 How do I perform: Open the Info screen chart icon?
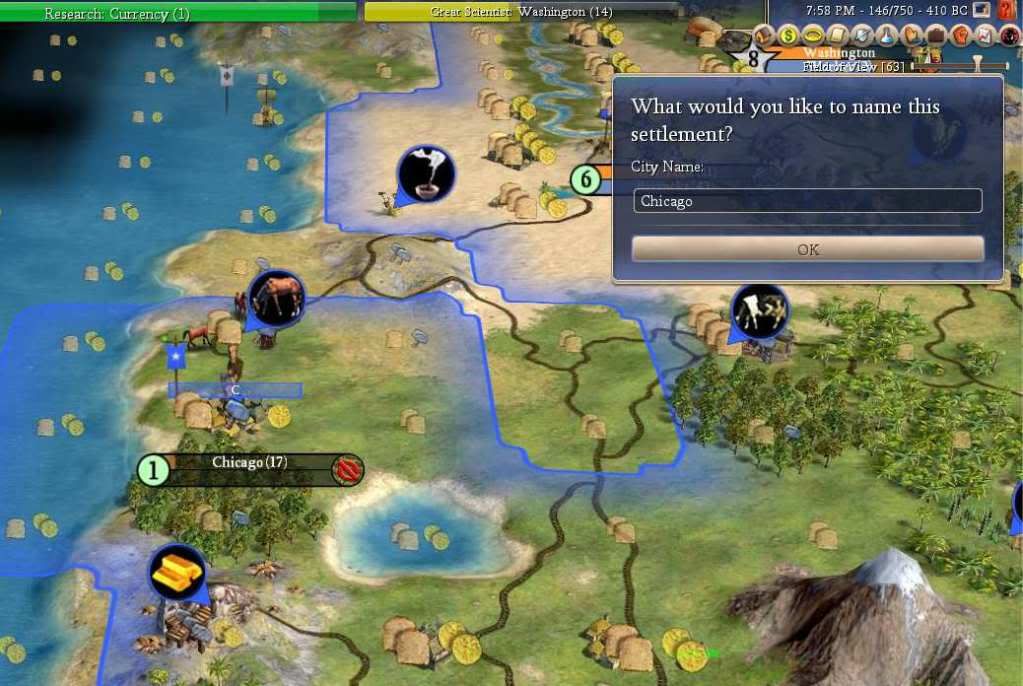pos(985,35)
